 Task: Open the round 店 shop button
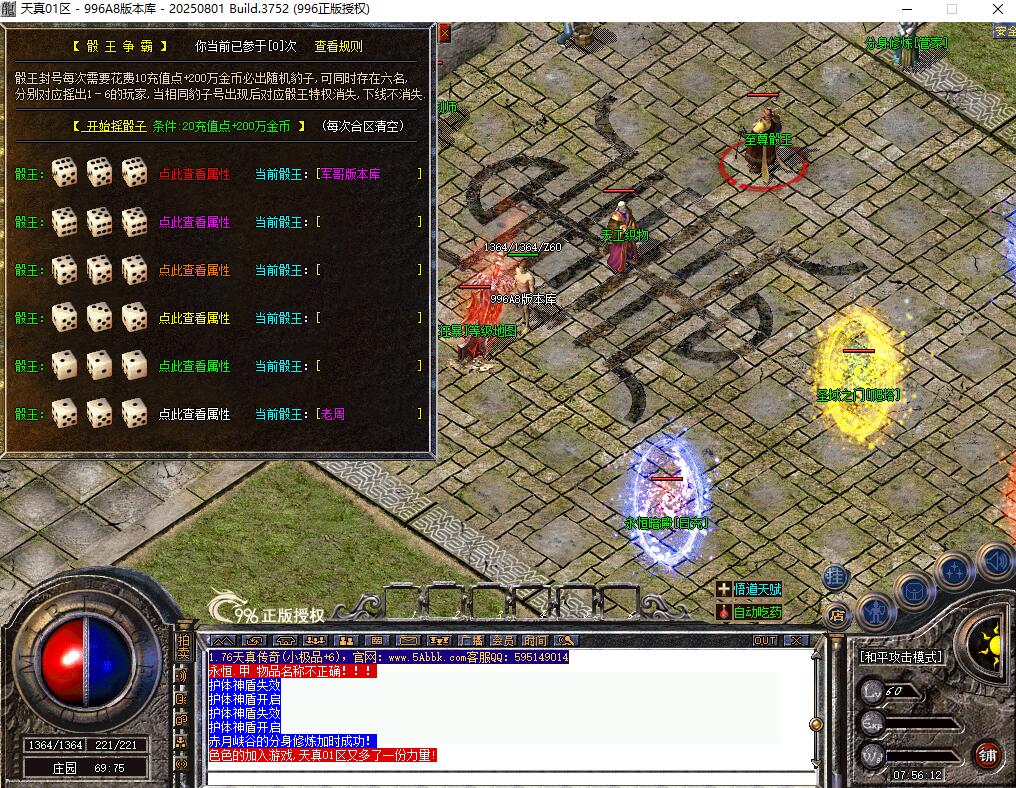click(x=836, y=612)
